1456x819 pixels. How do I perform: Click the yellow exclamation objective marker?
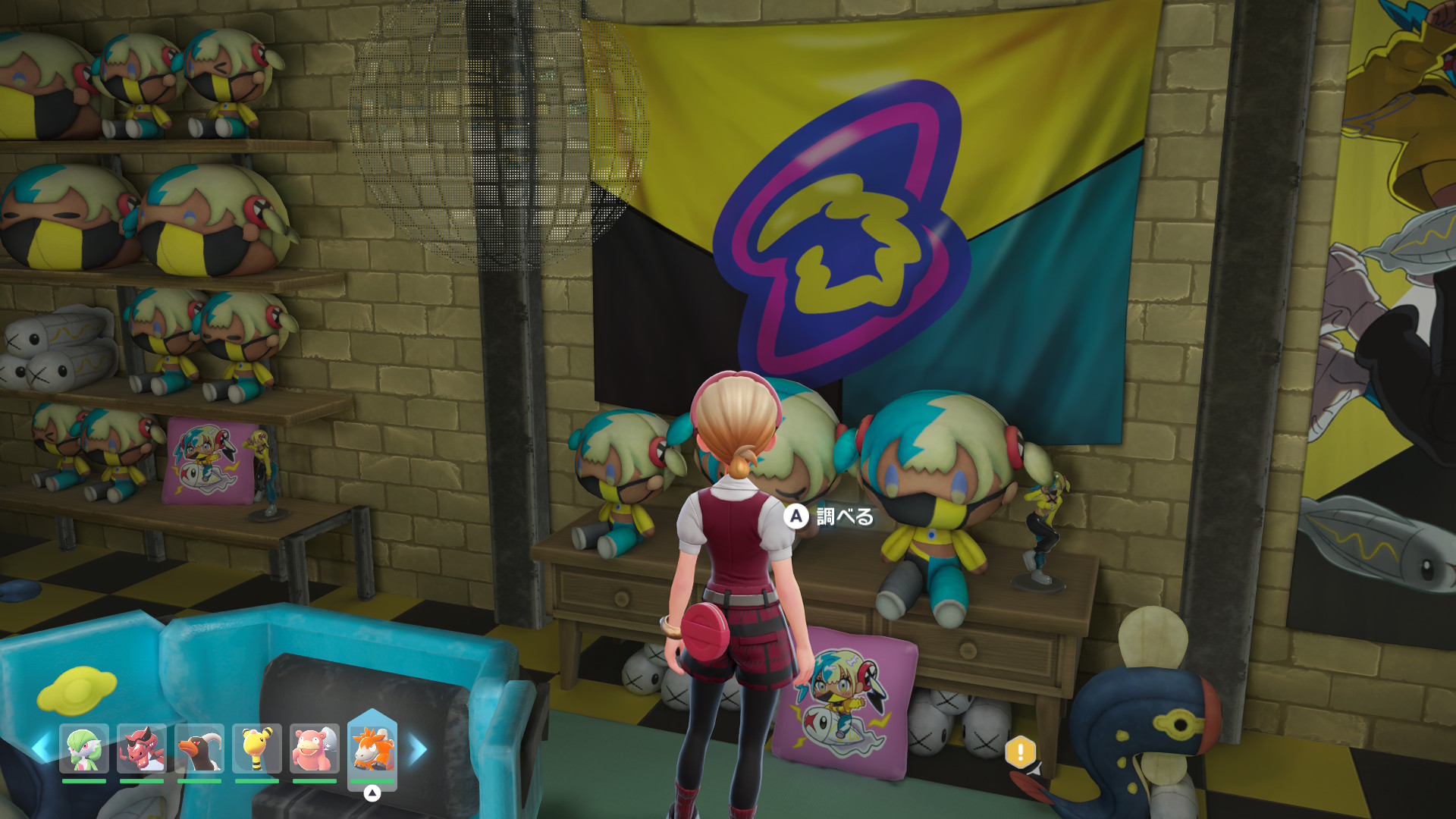(1020, 752)
